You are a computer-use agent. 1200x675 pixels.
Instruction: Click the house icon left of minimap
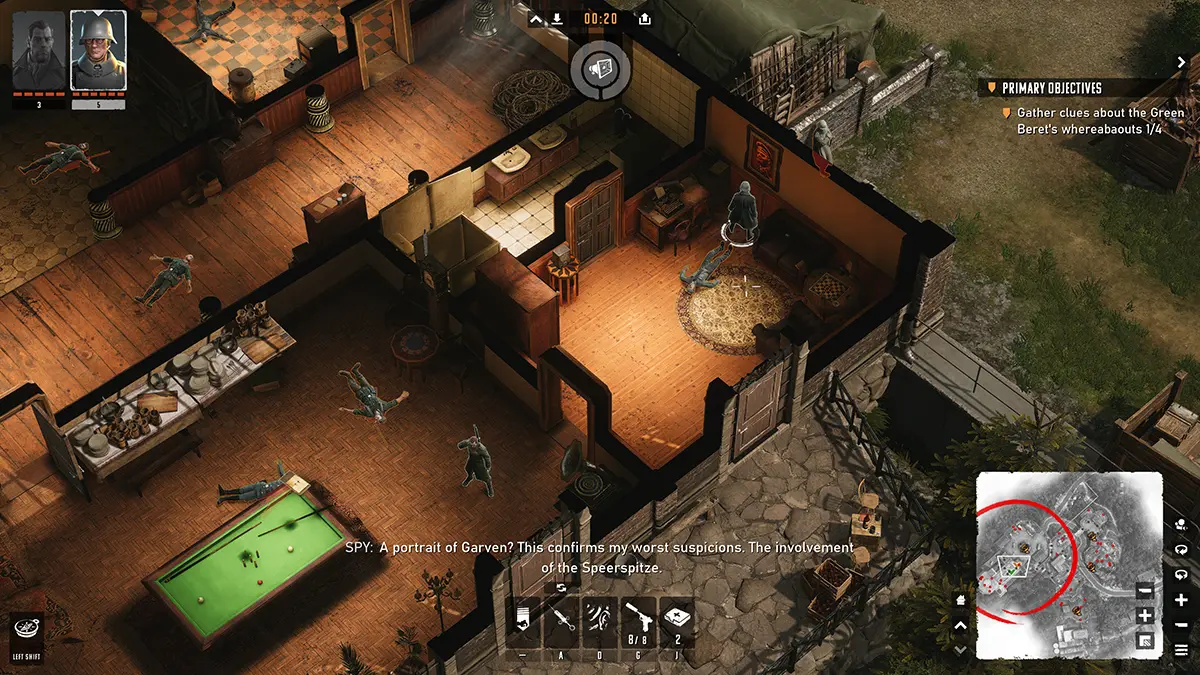[x=961, y=601]
